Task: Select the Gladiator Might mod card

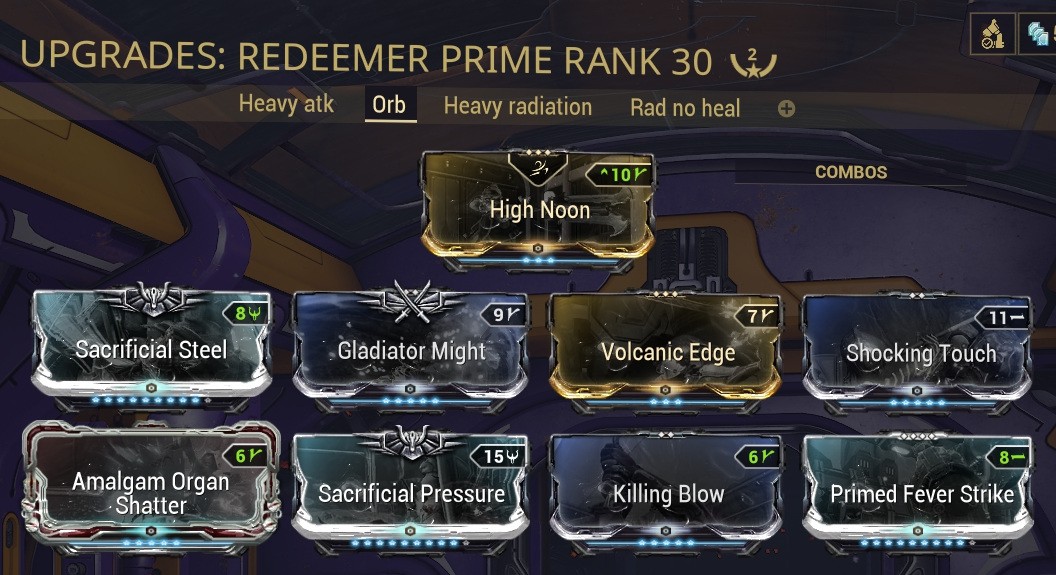Action: 411,350
